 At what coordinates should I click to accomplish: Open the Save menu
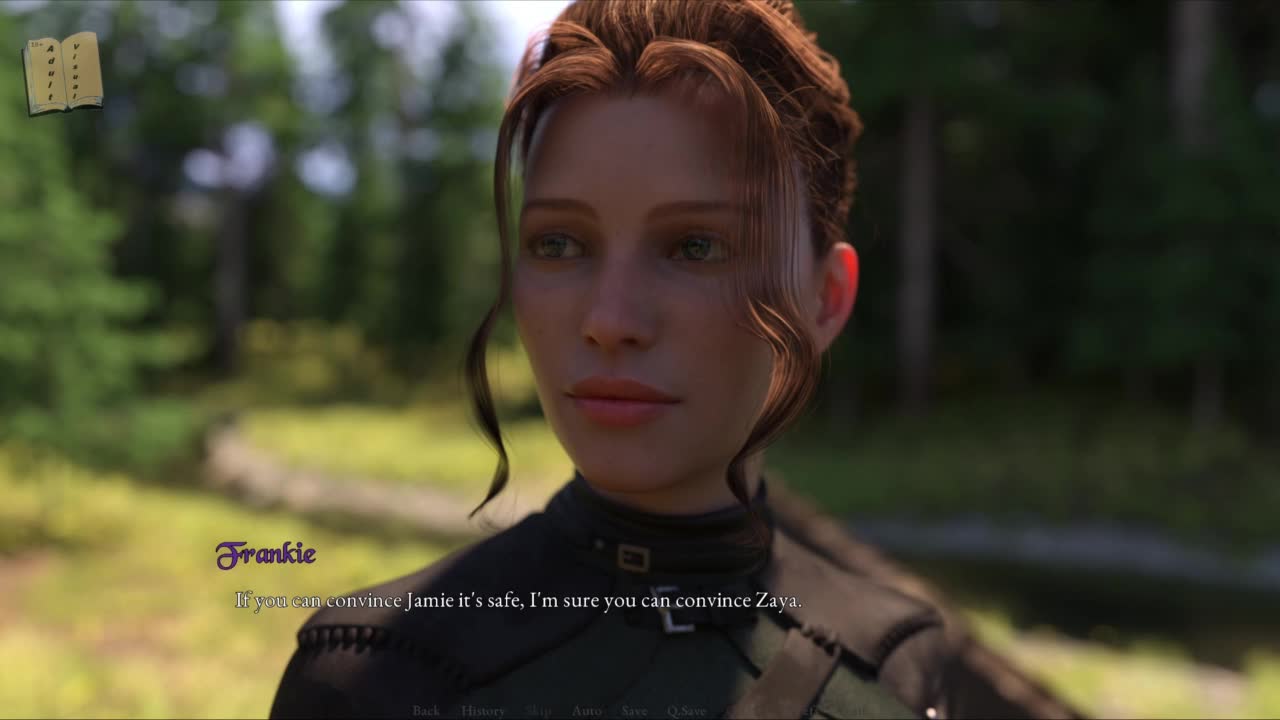(634, 711)
